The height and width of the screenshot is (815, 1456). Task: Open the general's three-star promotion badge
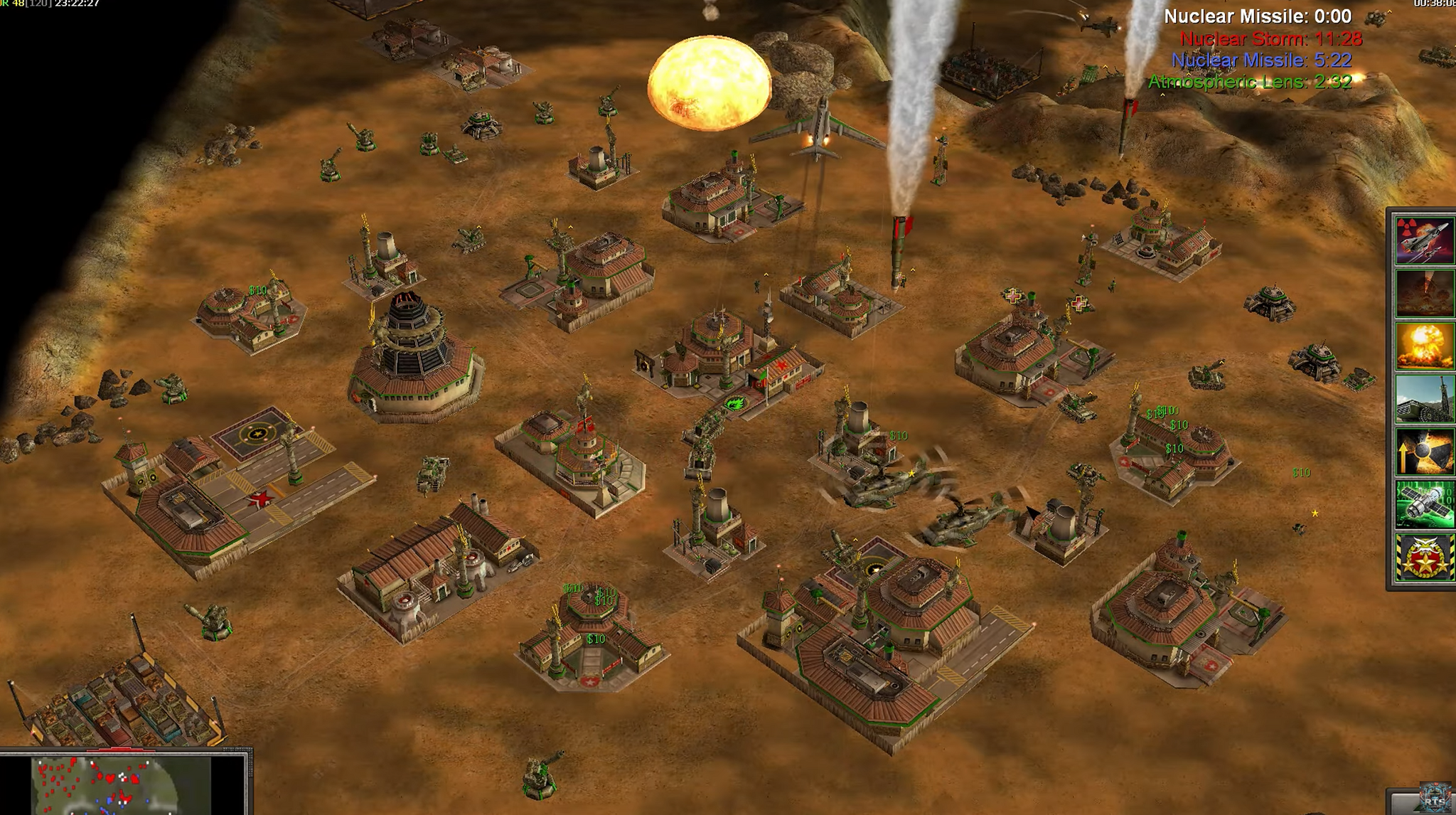[x=1424, y=558]
